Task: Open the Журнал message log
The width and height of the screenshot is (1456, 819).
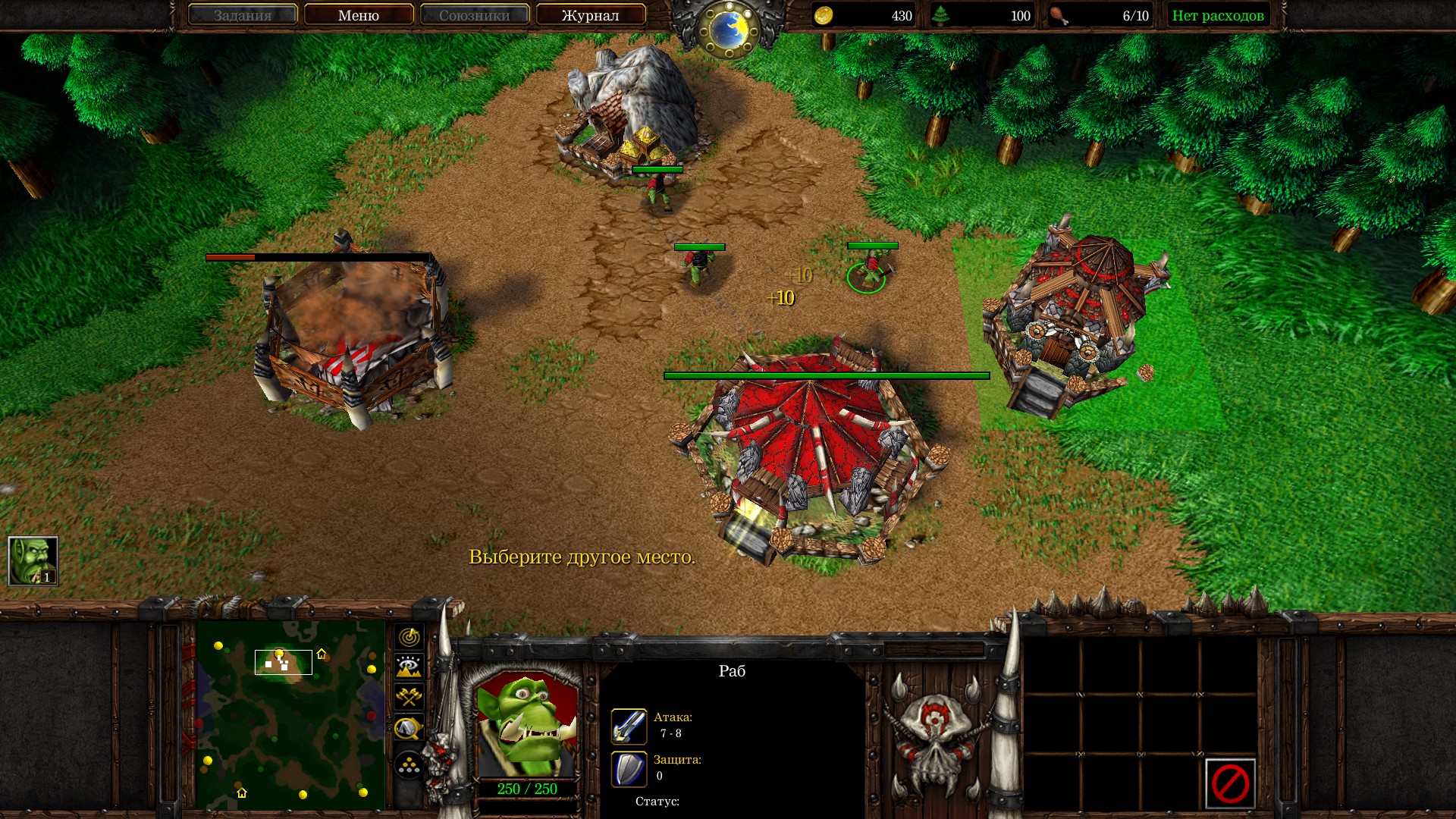Action: pyautogui.click(x=590, y=15)
